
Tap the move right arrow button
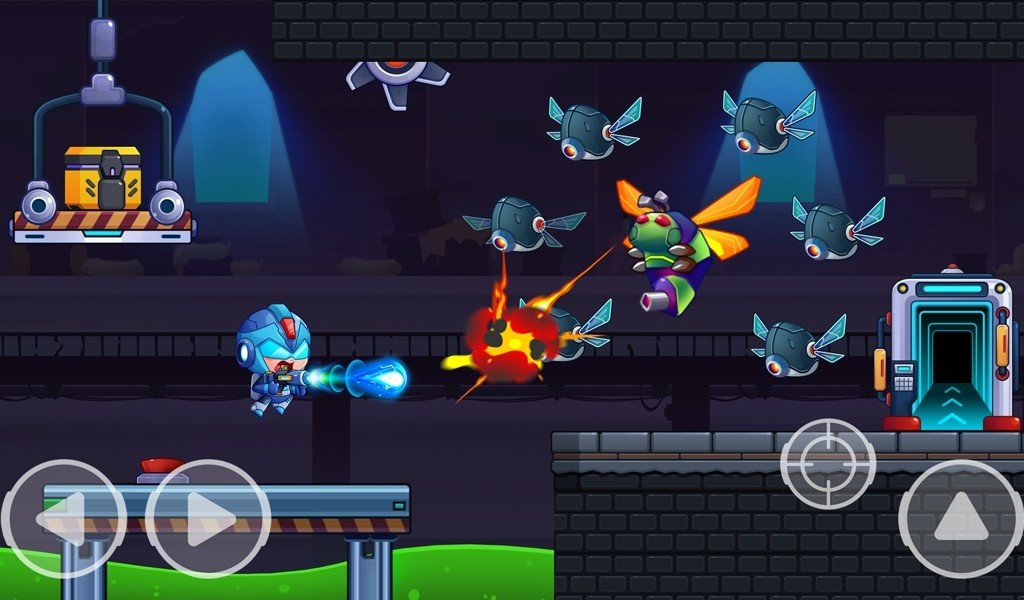click(208, 520)
